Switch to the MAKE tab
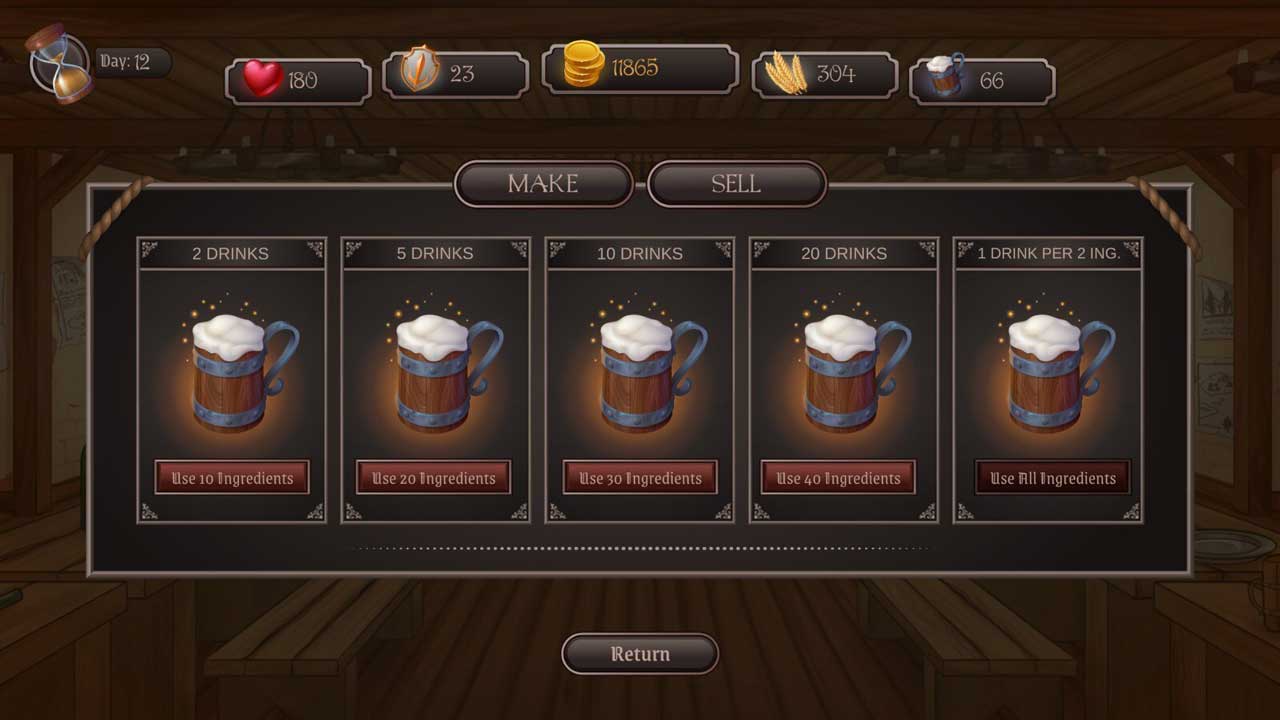 click(543, 184)
